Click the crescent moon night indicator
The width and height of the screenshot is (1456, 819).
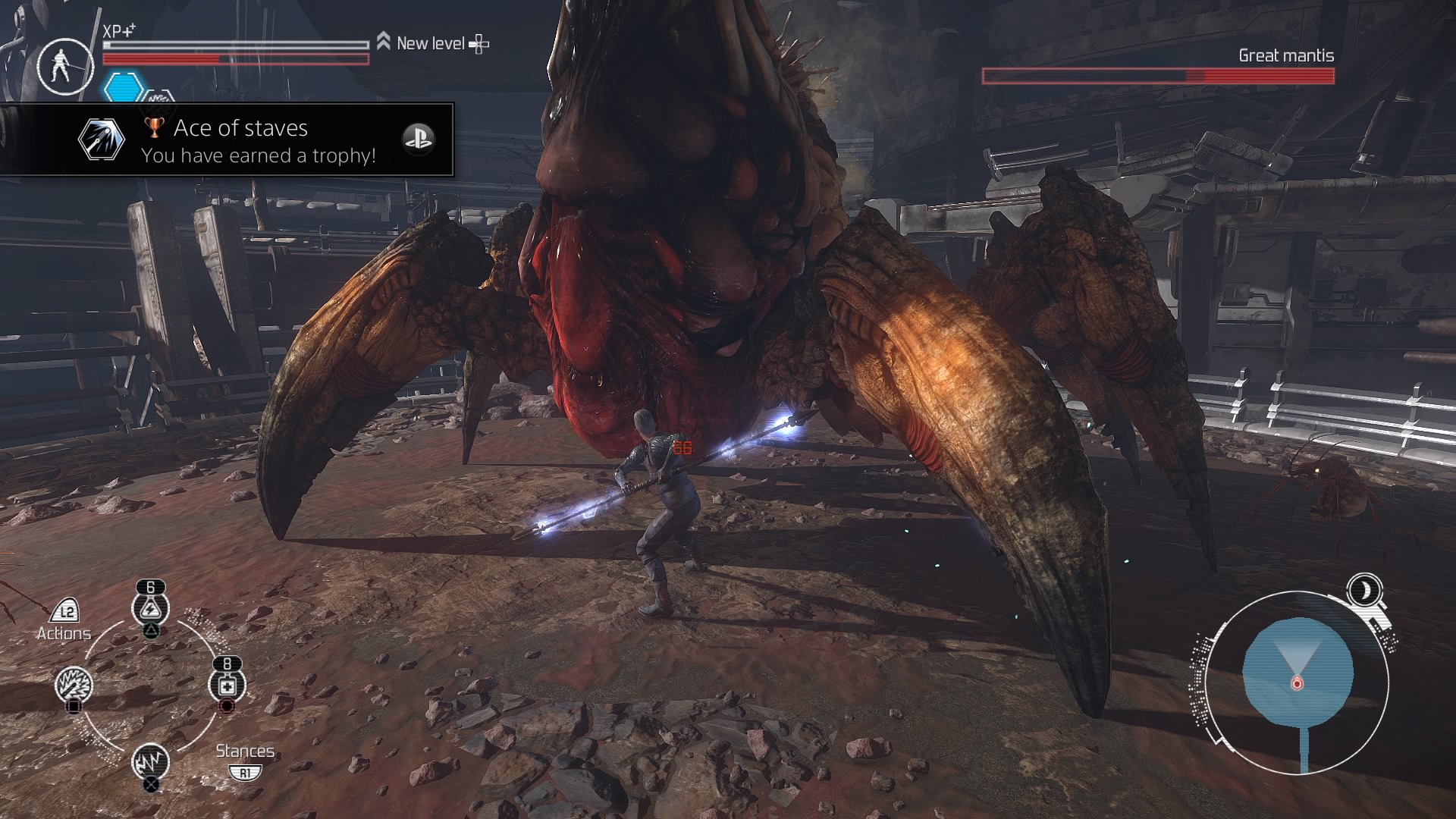point(1364,589)
